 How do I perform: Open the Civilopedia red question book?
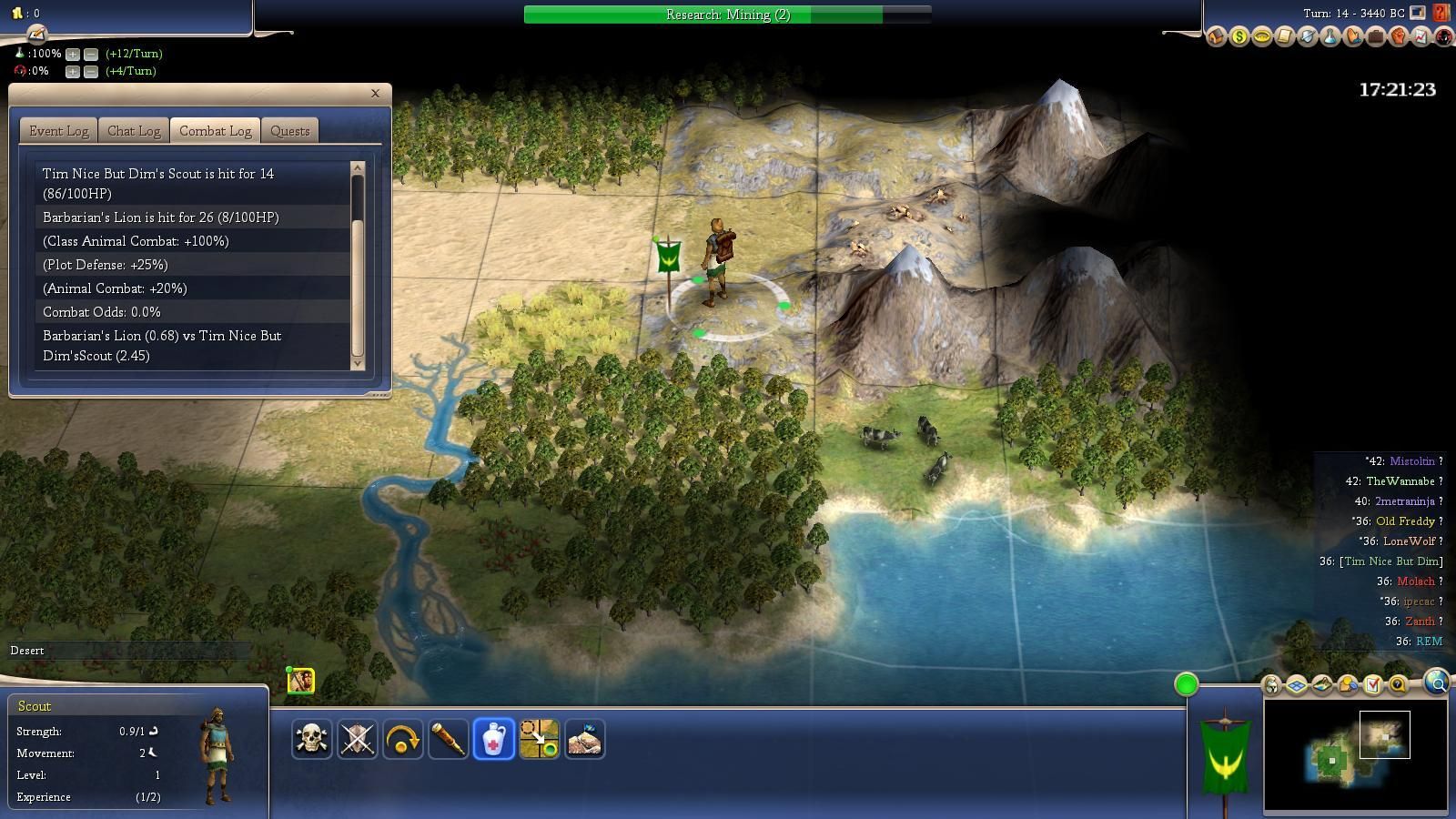click(x=1441, y=14)
